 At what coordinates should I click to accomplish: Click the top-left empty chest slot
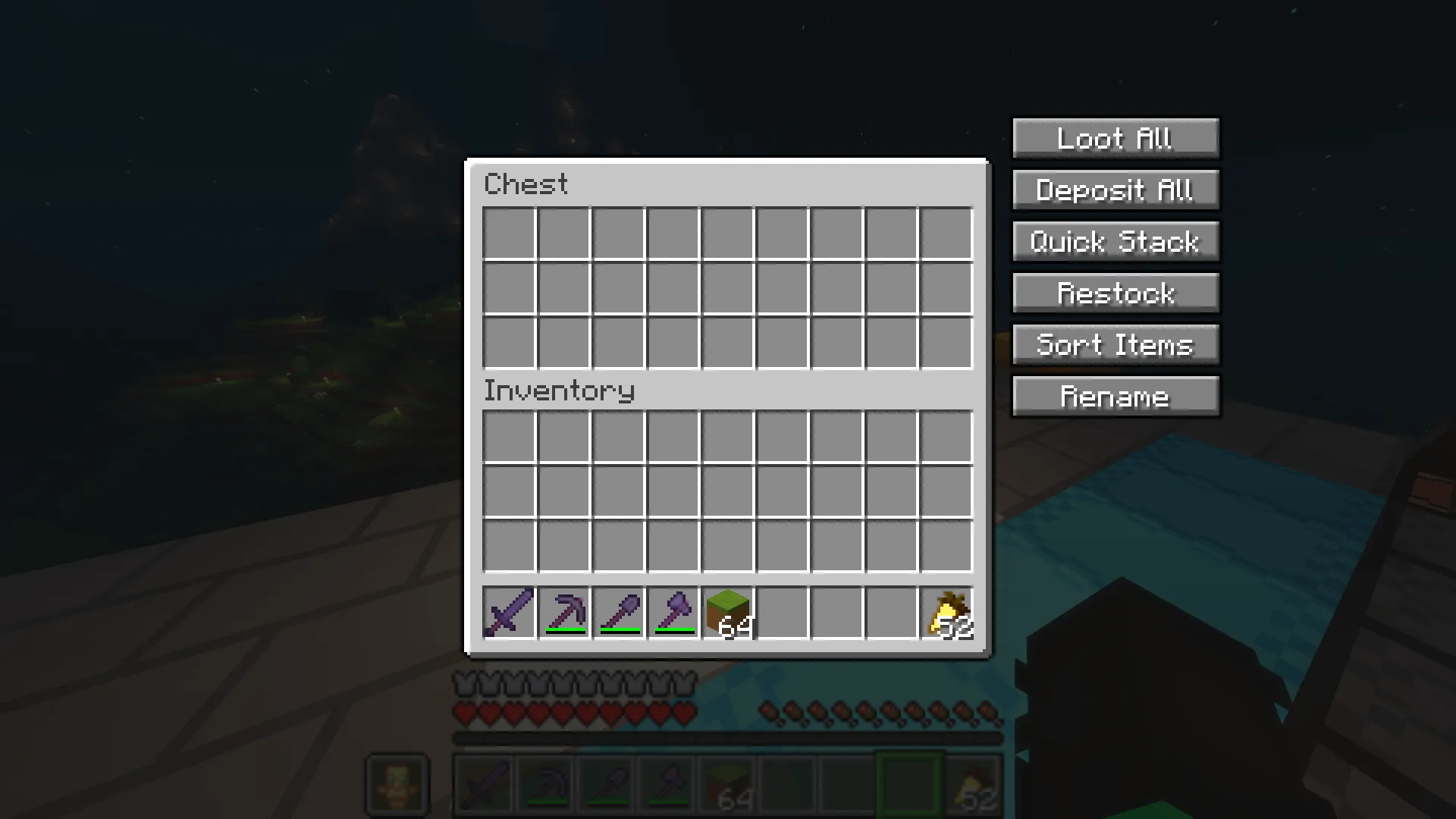point(508,233)
